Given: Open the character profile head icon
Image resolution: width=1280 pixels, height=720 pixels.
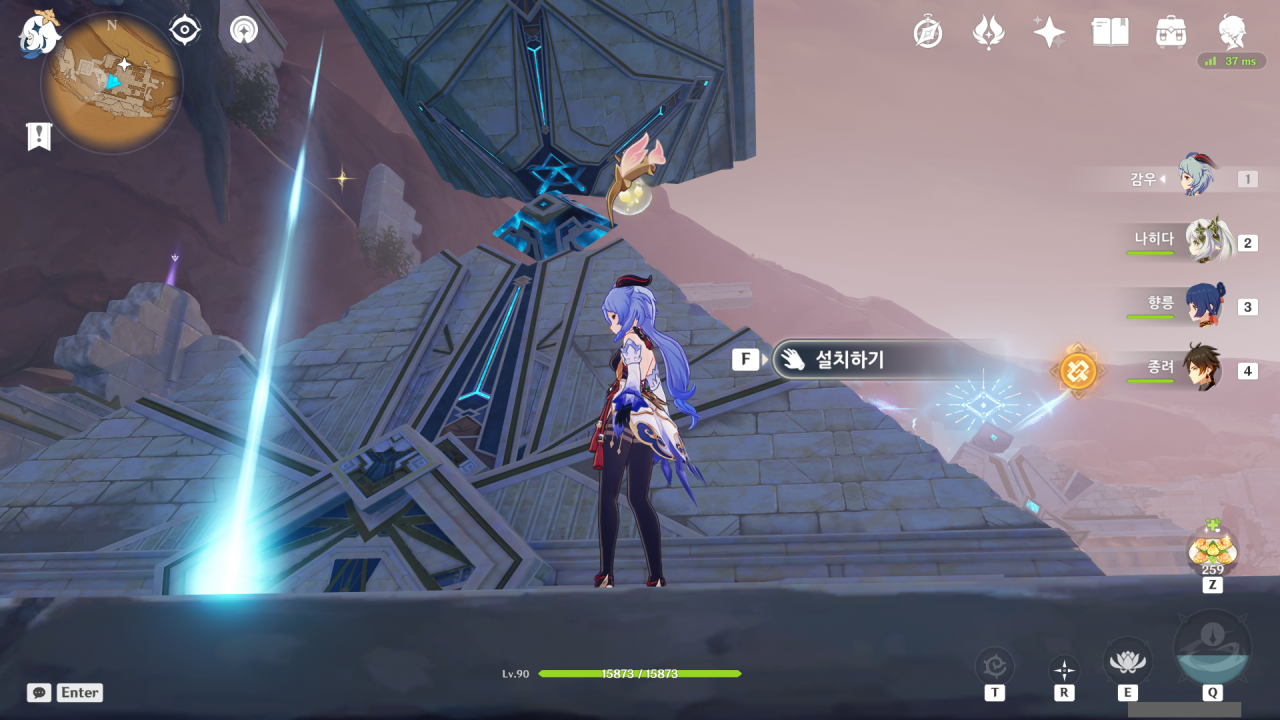Looking at the screenshot, I should click(x=1232, y=32).
